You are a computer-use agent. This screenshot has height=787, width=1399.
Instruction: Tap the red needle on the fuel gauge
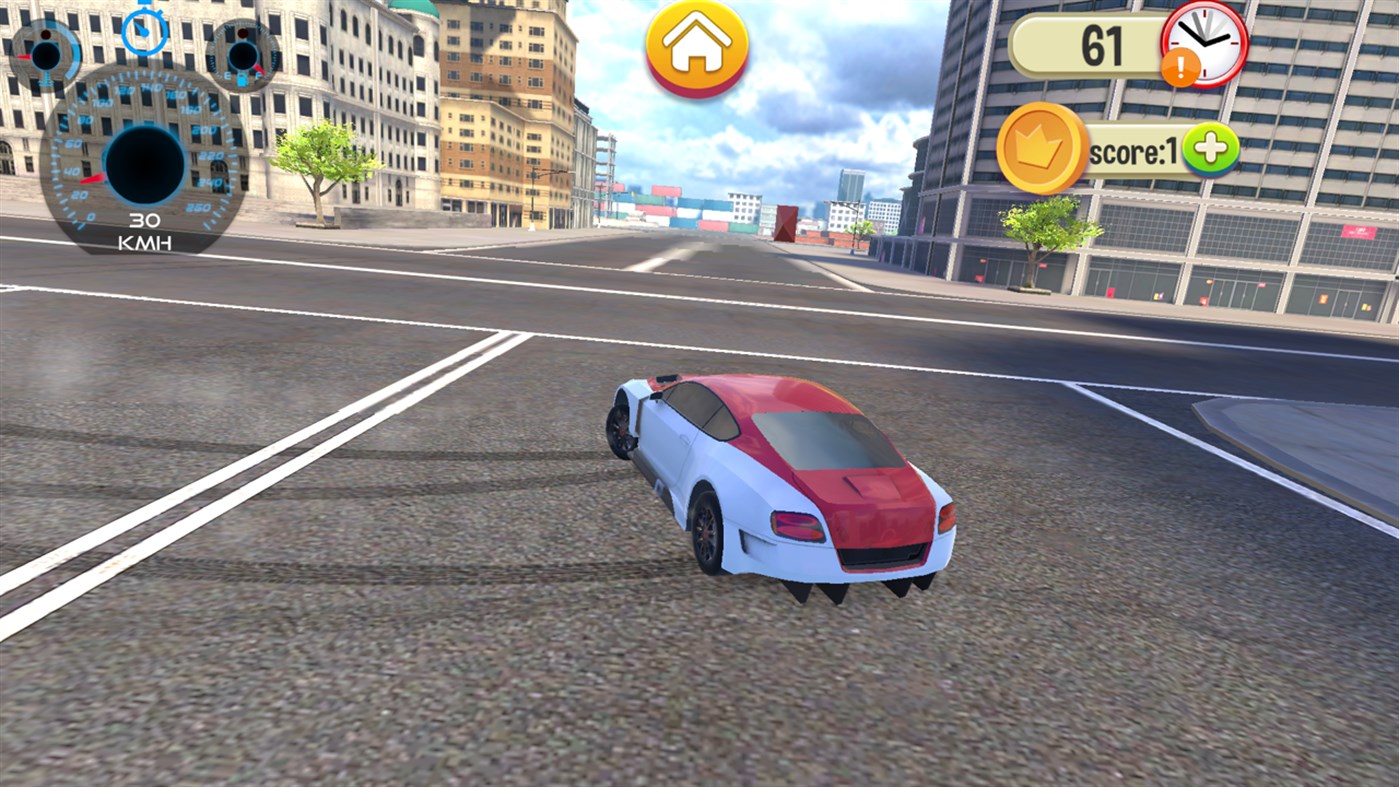260,70
